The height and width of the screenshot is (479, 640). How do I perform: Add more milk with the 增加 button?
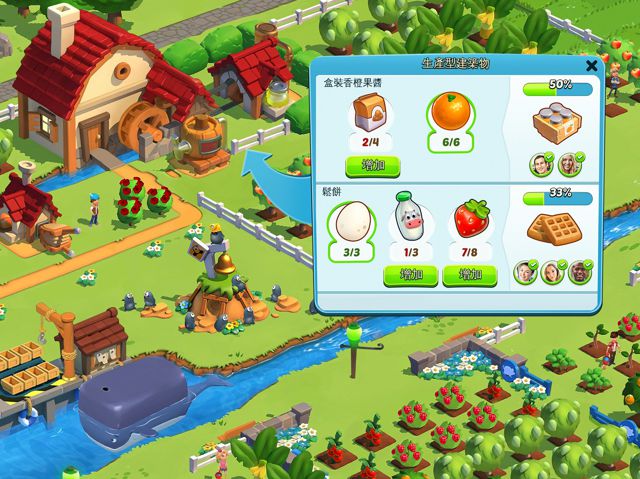(411, 274)
